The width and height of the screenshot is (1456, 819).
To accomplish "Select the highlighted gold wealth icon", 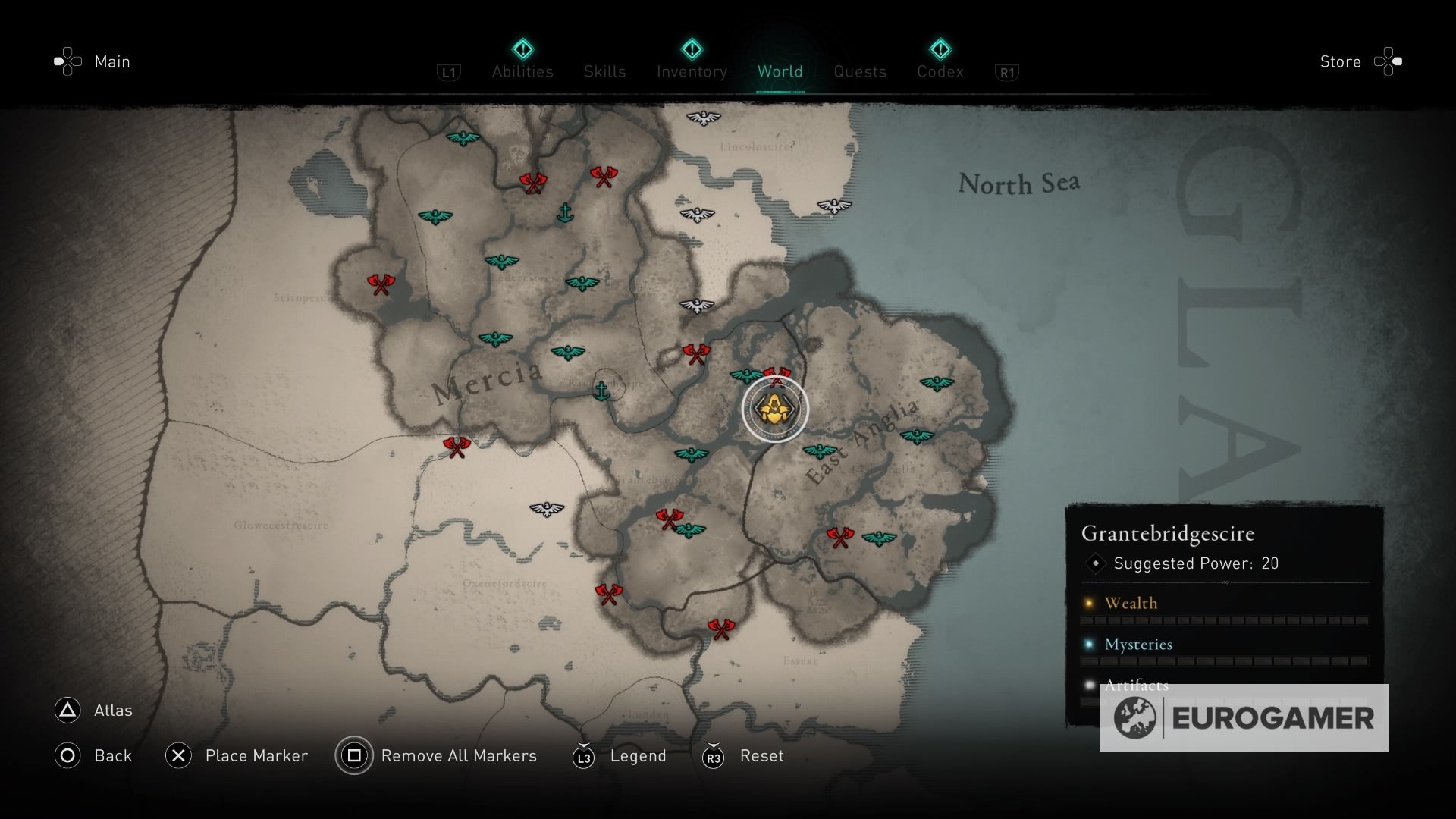I will pos(774,409).
